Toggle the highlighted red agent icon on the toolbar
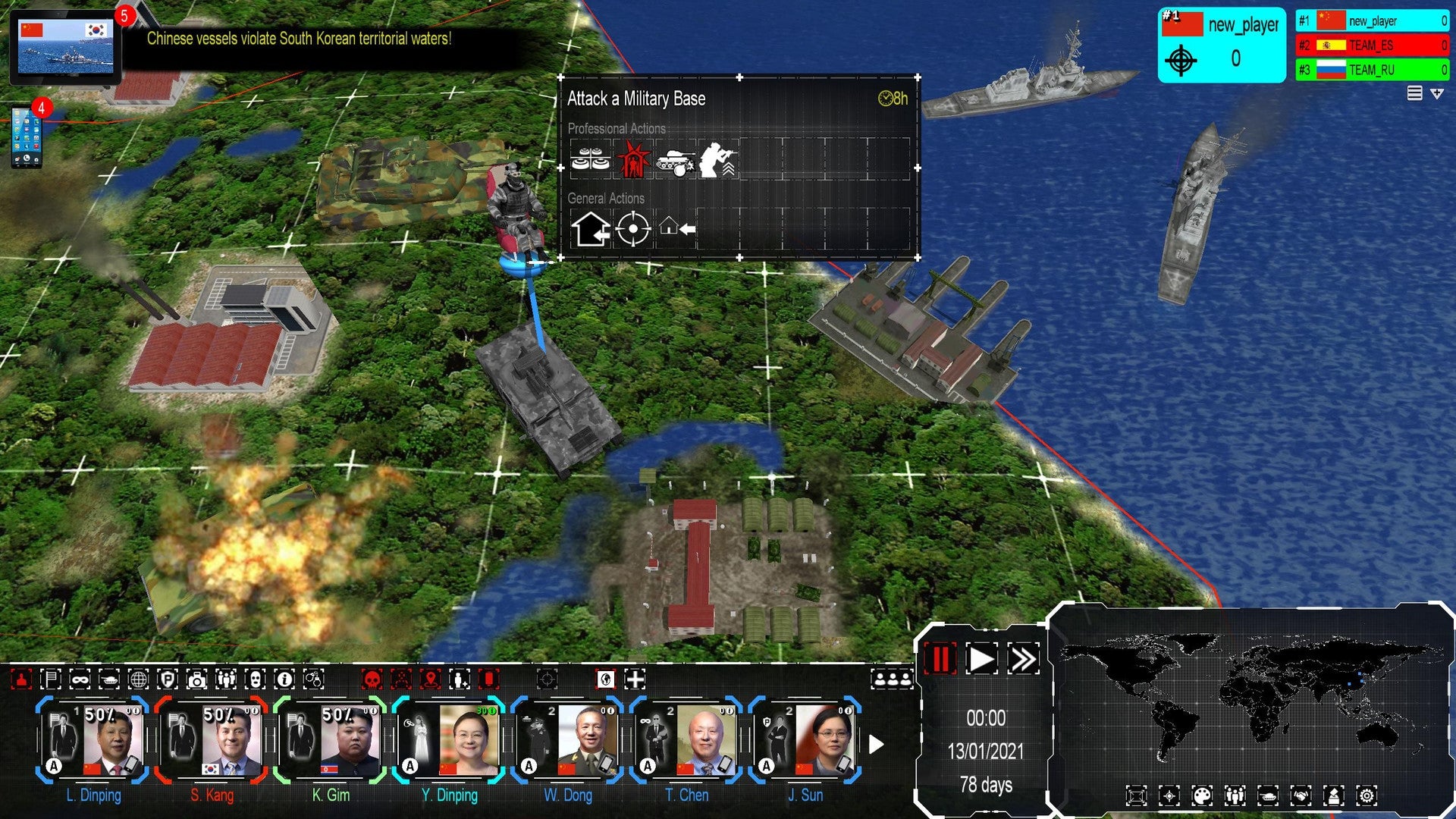 point(20,679)
